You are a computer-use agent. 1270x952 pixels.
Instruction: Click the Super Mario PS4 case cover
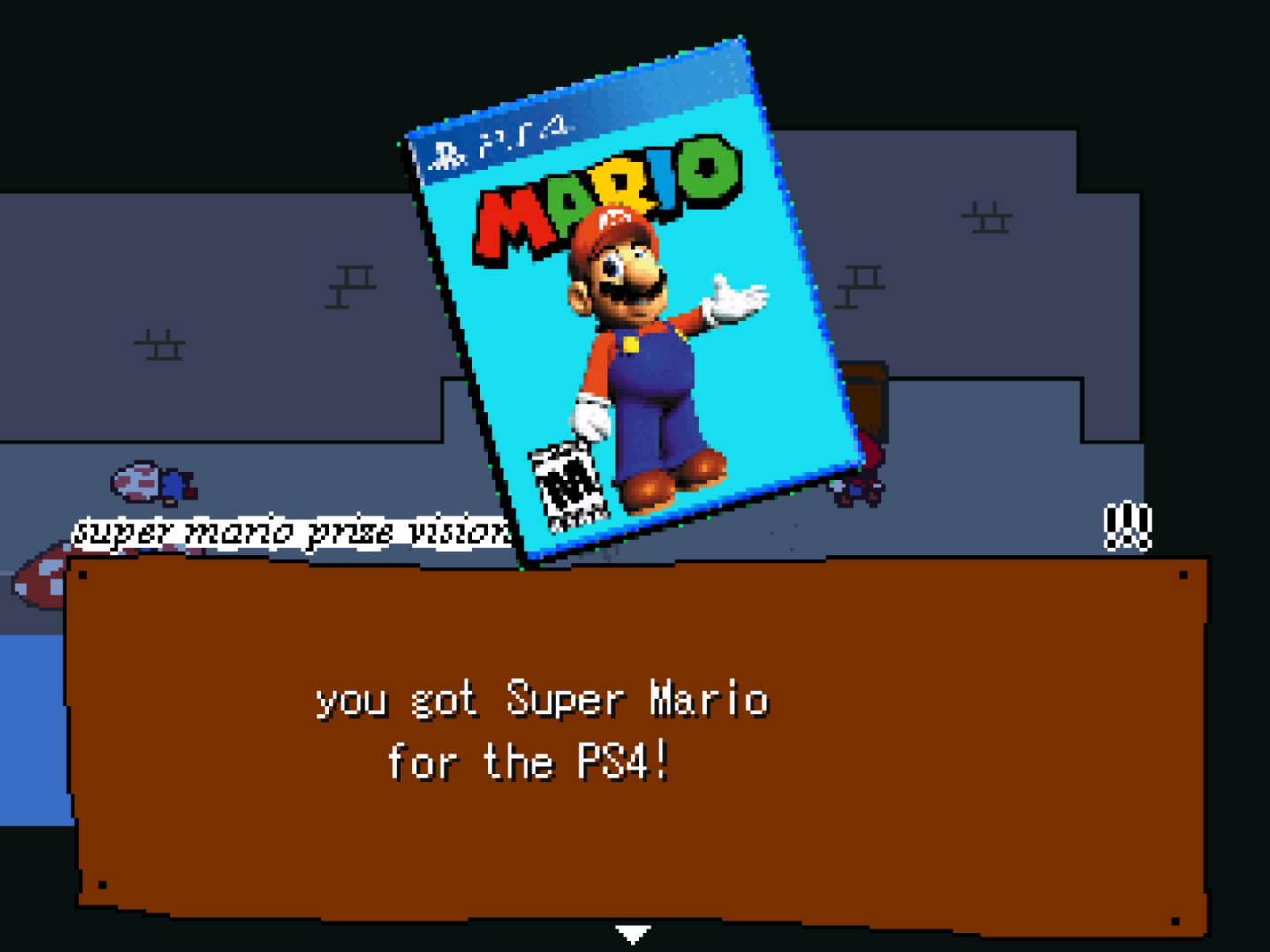click(x=627, y=300)
